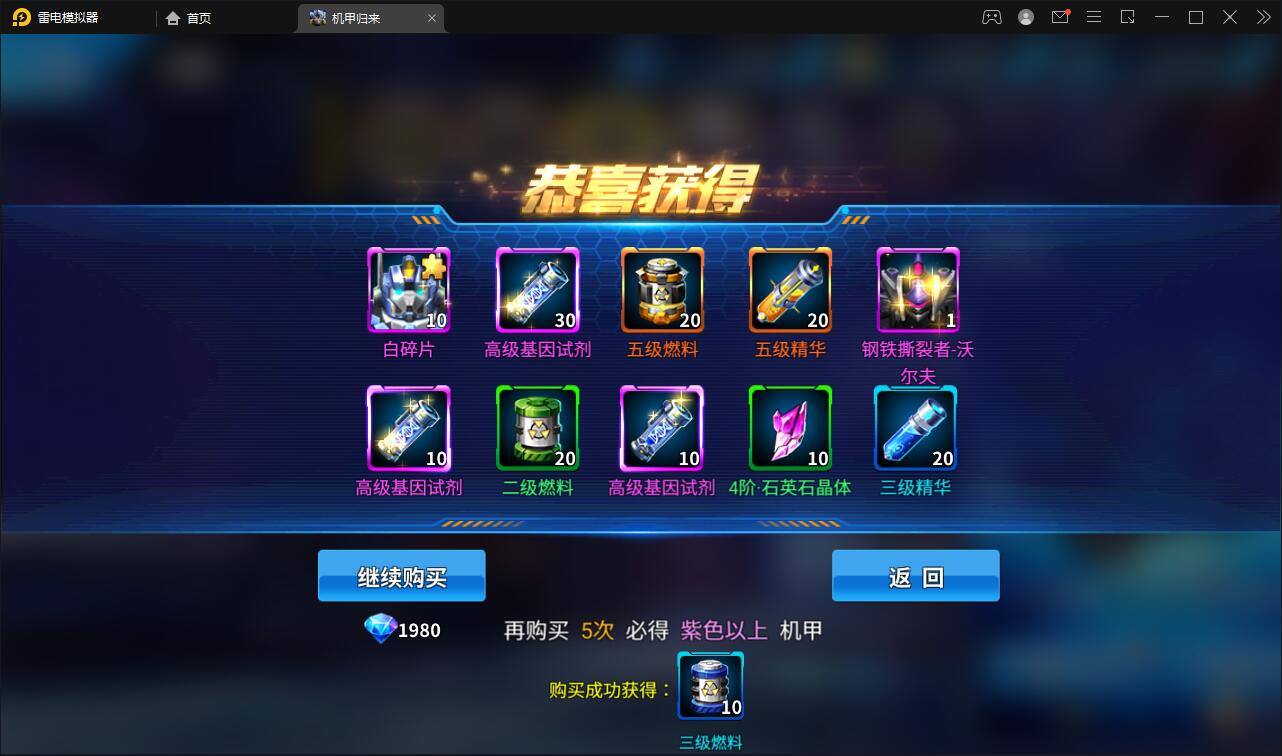Select the 三级精华 item icon
The width and height of the screenshot is (1282, 756).
[916, 427]
